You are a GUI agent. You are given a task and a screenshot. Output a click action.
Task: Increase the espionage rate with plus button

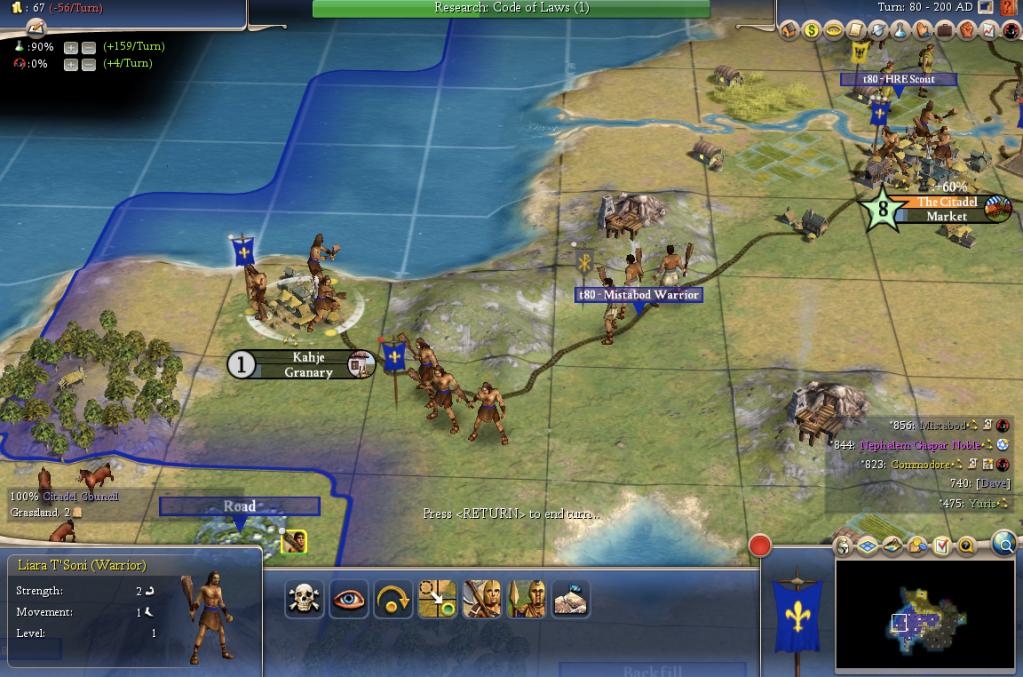click(x=71, y=64)
